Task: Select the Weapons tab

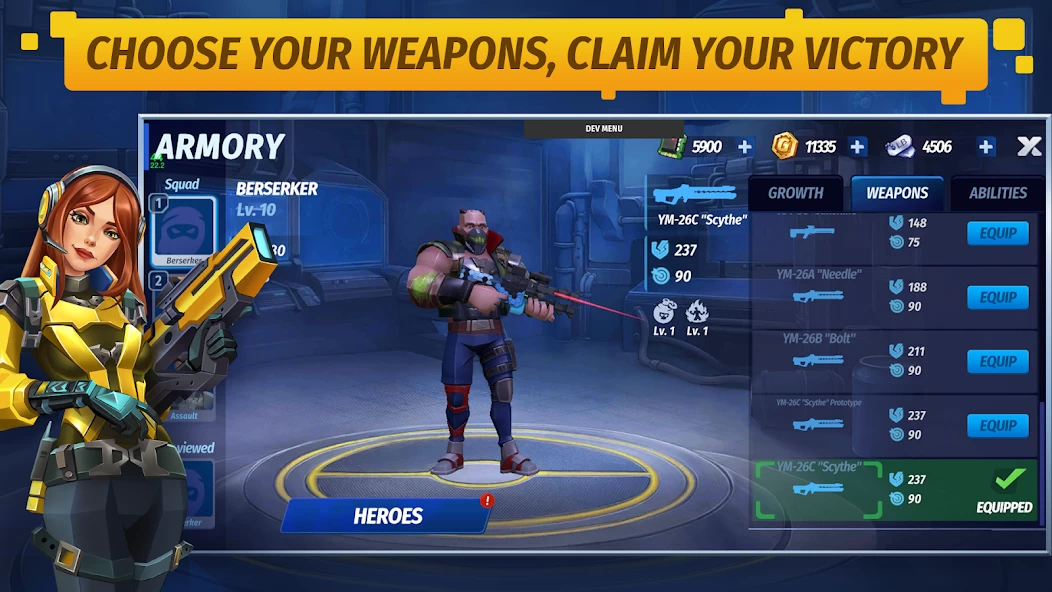Action: tap(897, 194)
